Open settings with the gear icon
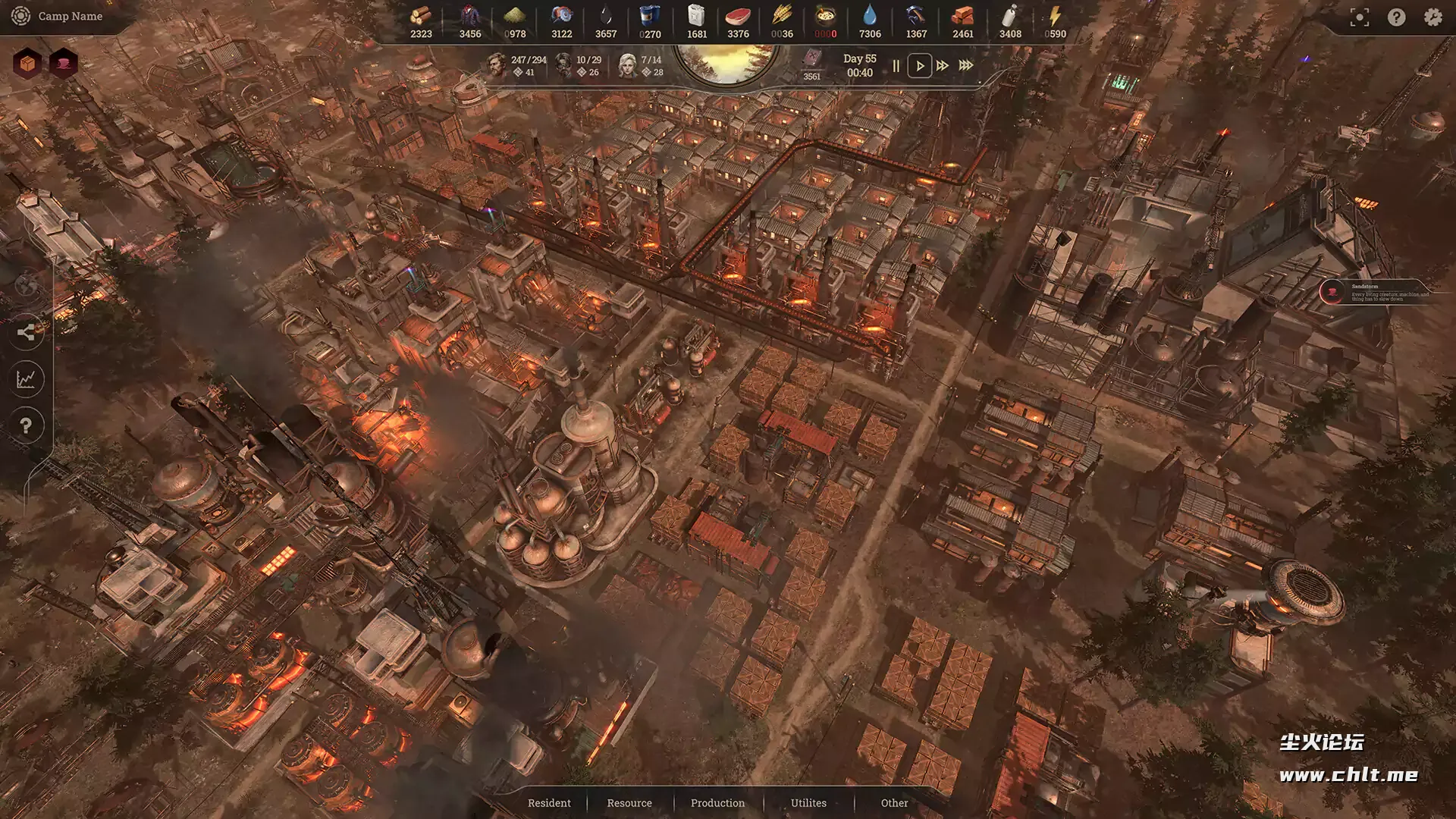 (x=1432, y=17)
